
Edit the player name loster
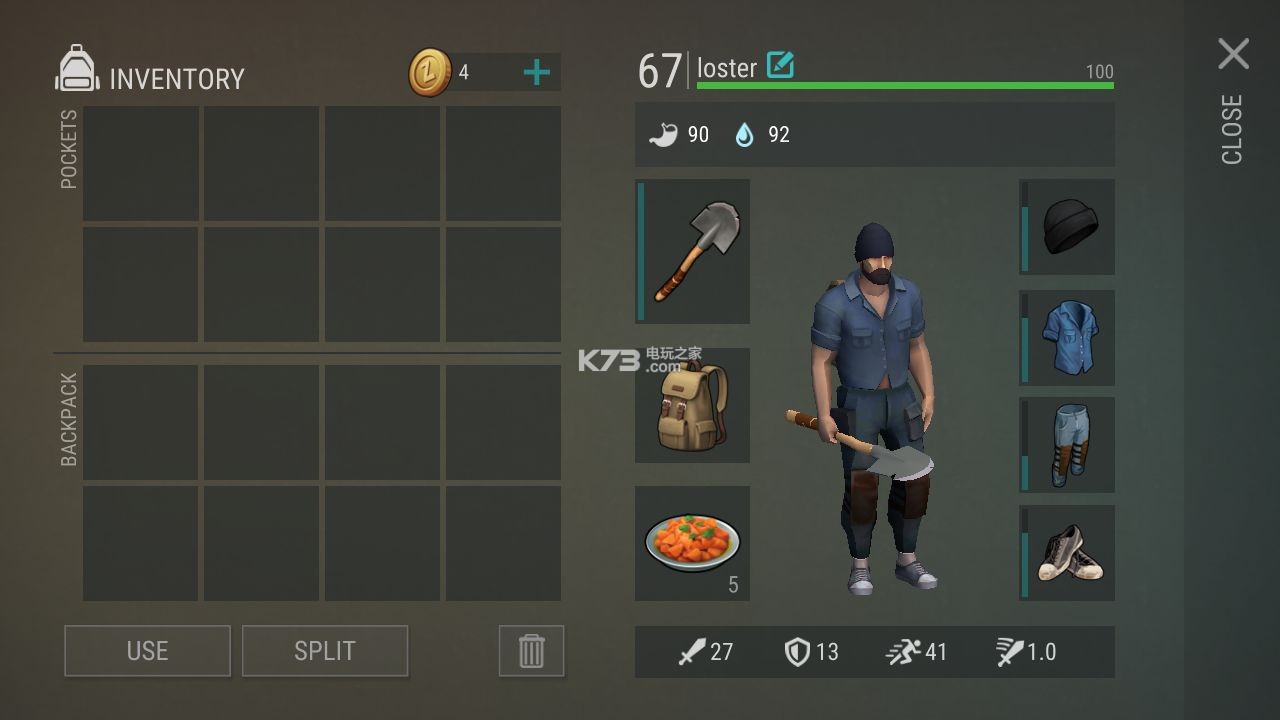click(x=780, y=66)
